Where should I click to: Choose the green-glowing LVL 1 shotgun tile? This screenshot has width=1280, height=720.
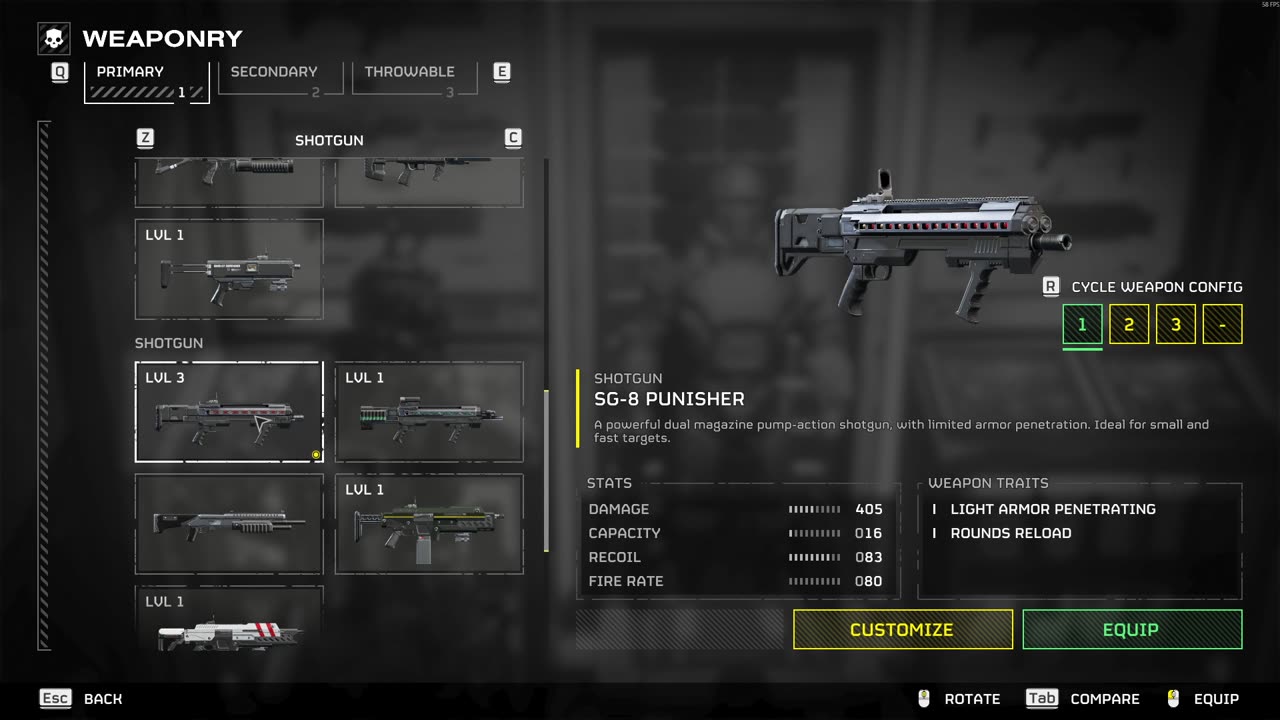pos(429,412)
